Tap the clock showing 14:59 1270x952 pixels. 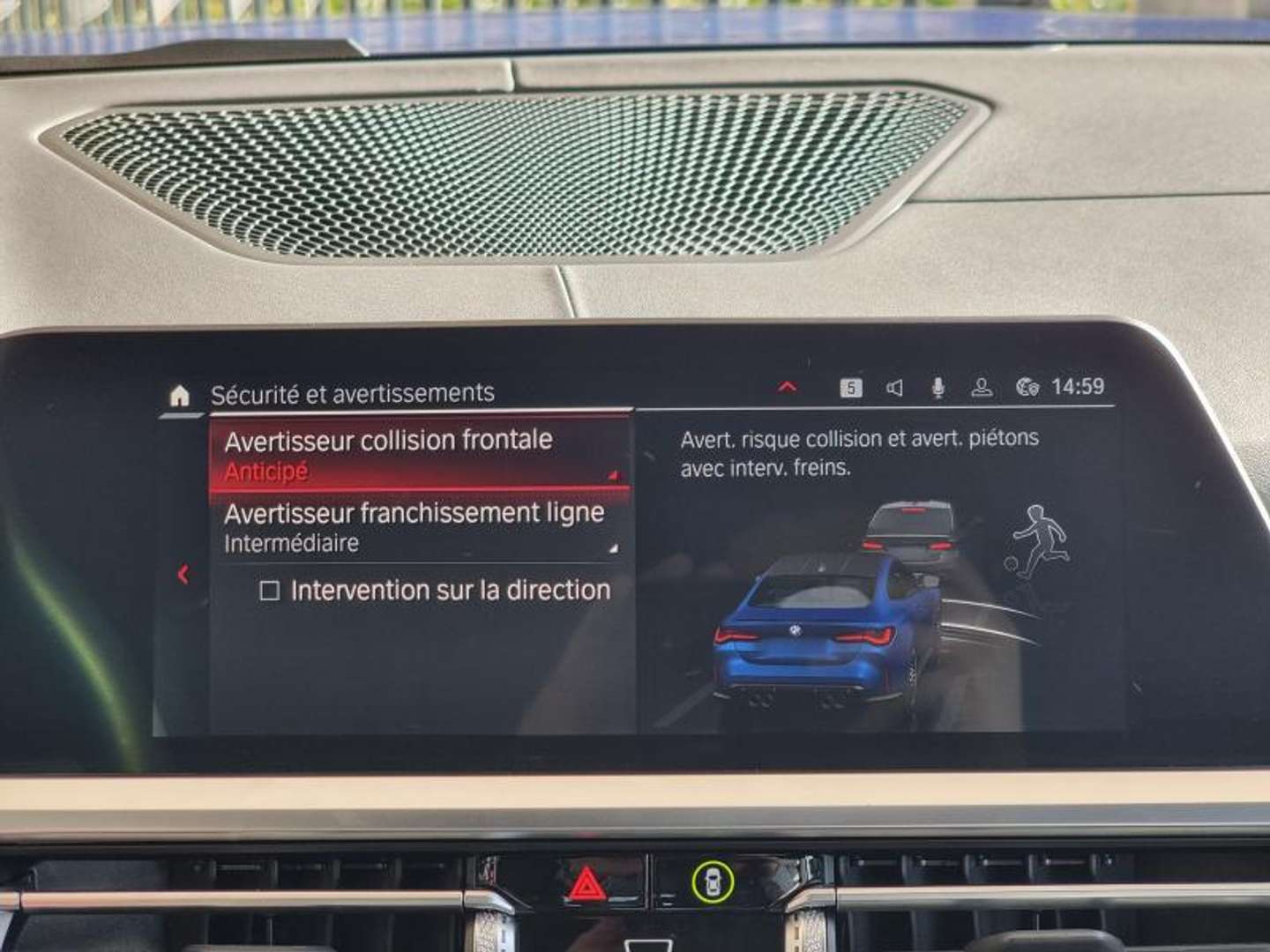click(x=1078, y=386)
